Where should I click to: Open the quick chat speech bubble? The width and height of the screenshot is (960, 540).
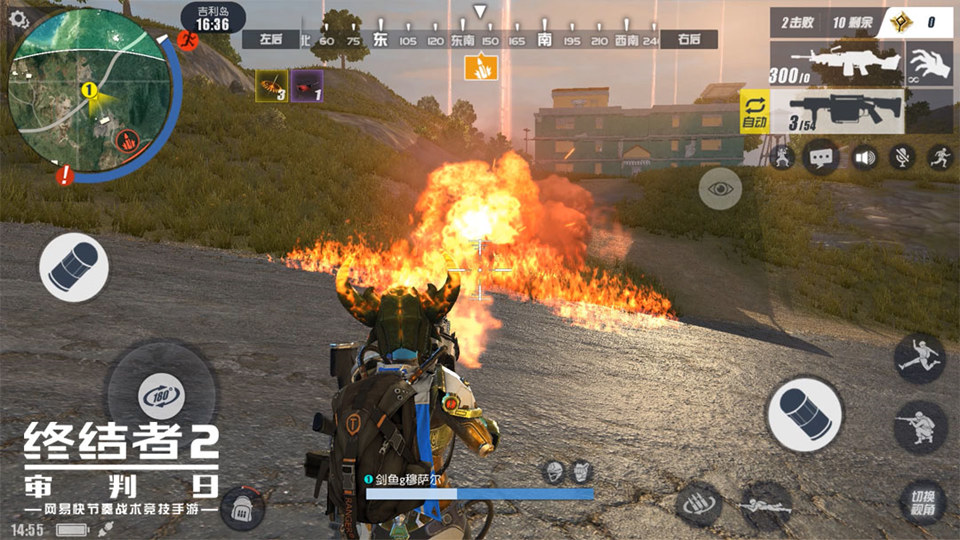click(822, 157)
